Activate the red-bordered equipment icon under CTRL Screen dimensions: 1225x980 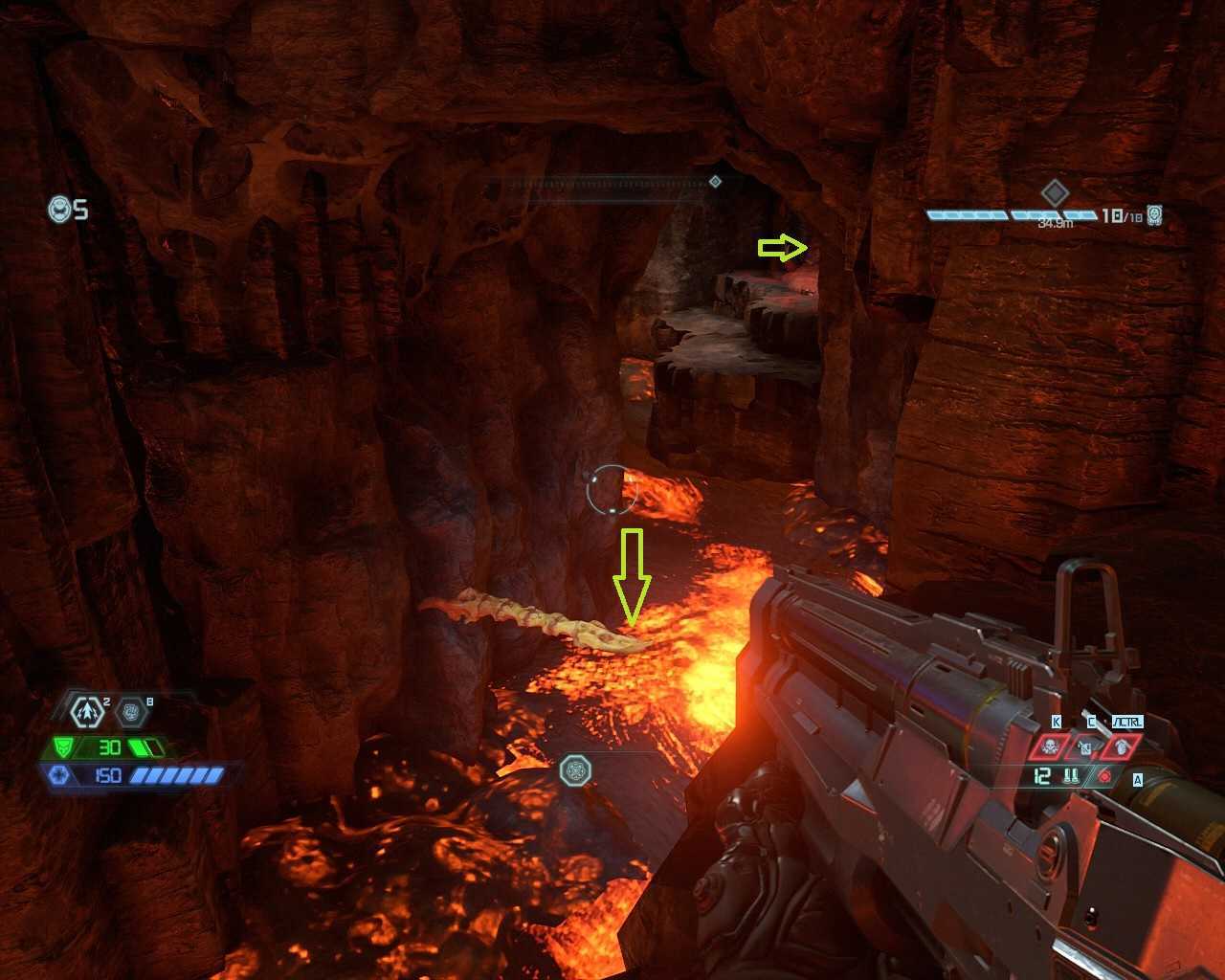[1121, 747]
